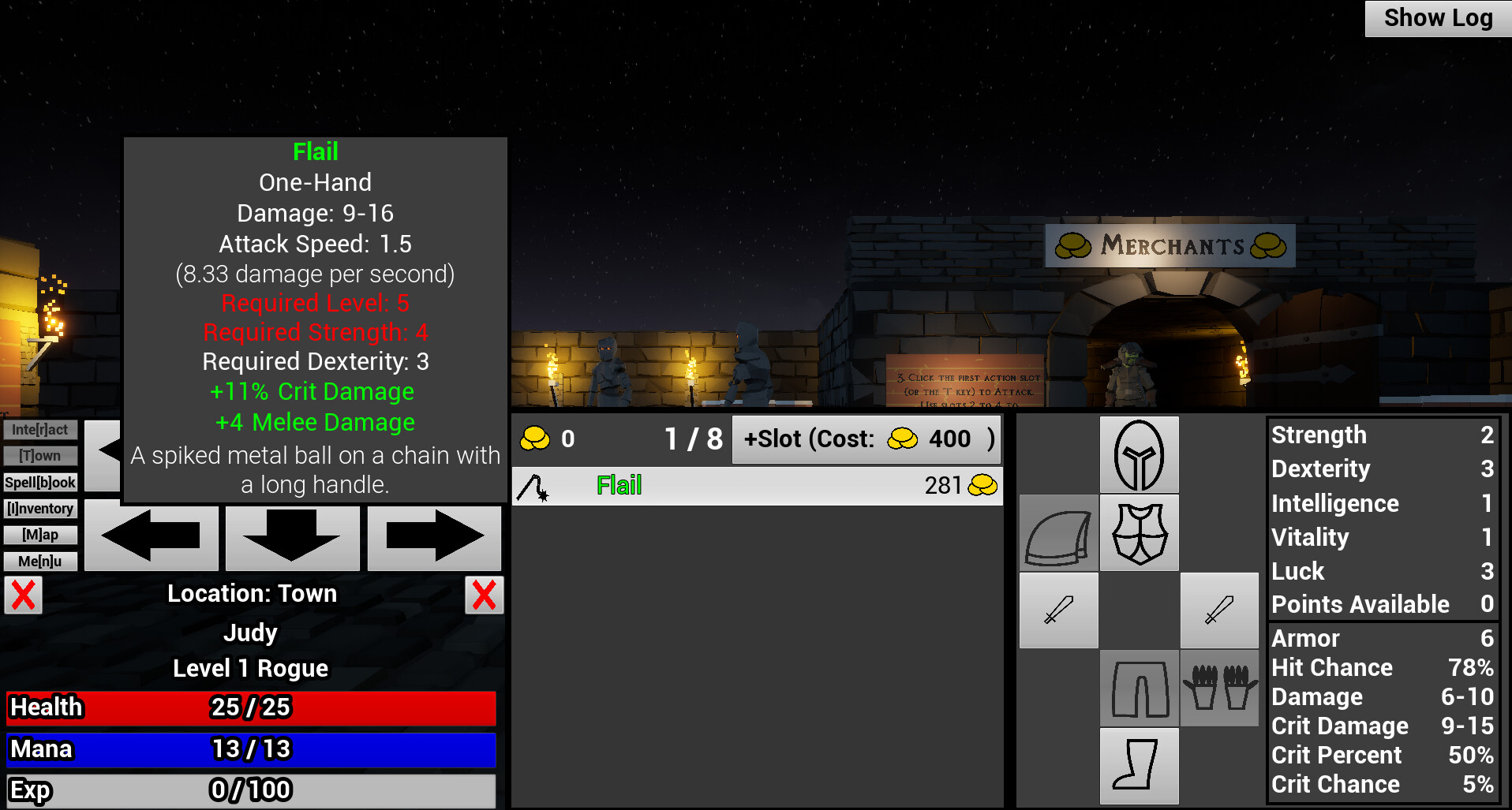Select the Flail listing priced 281 gold
This screenshot has height=810, width=1512.
pyautogui.click(x=756, y=485)
